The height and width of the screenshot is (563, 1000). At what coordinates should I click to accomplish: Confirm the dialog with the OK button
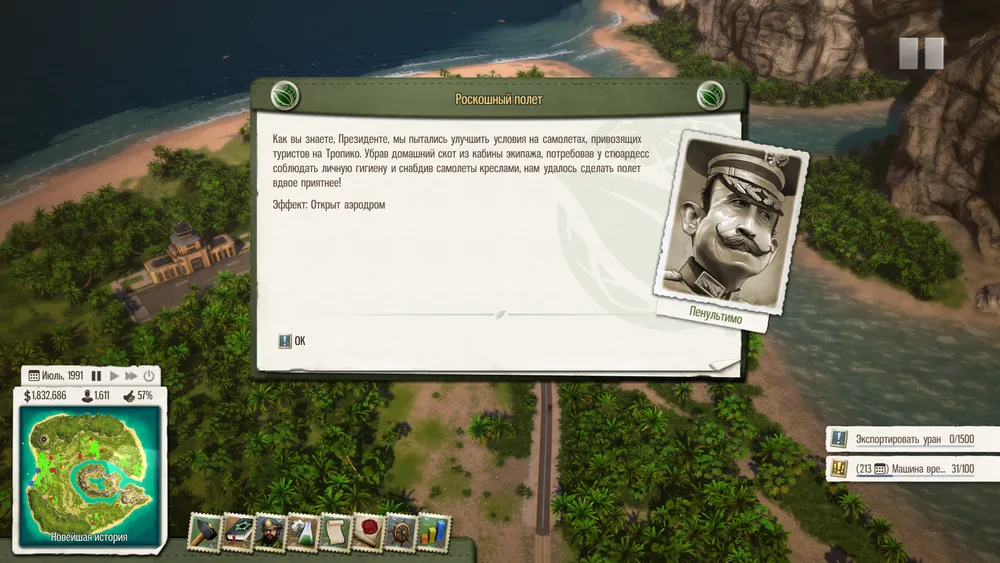point(293,341)
